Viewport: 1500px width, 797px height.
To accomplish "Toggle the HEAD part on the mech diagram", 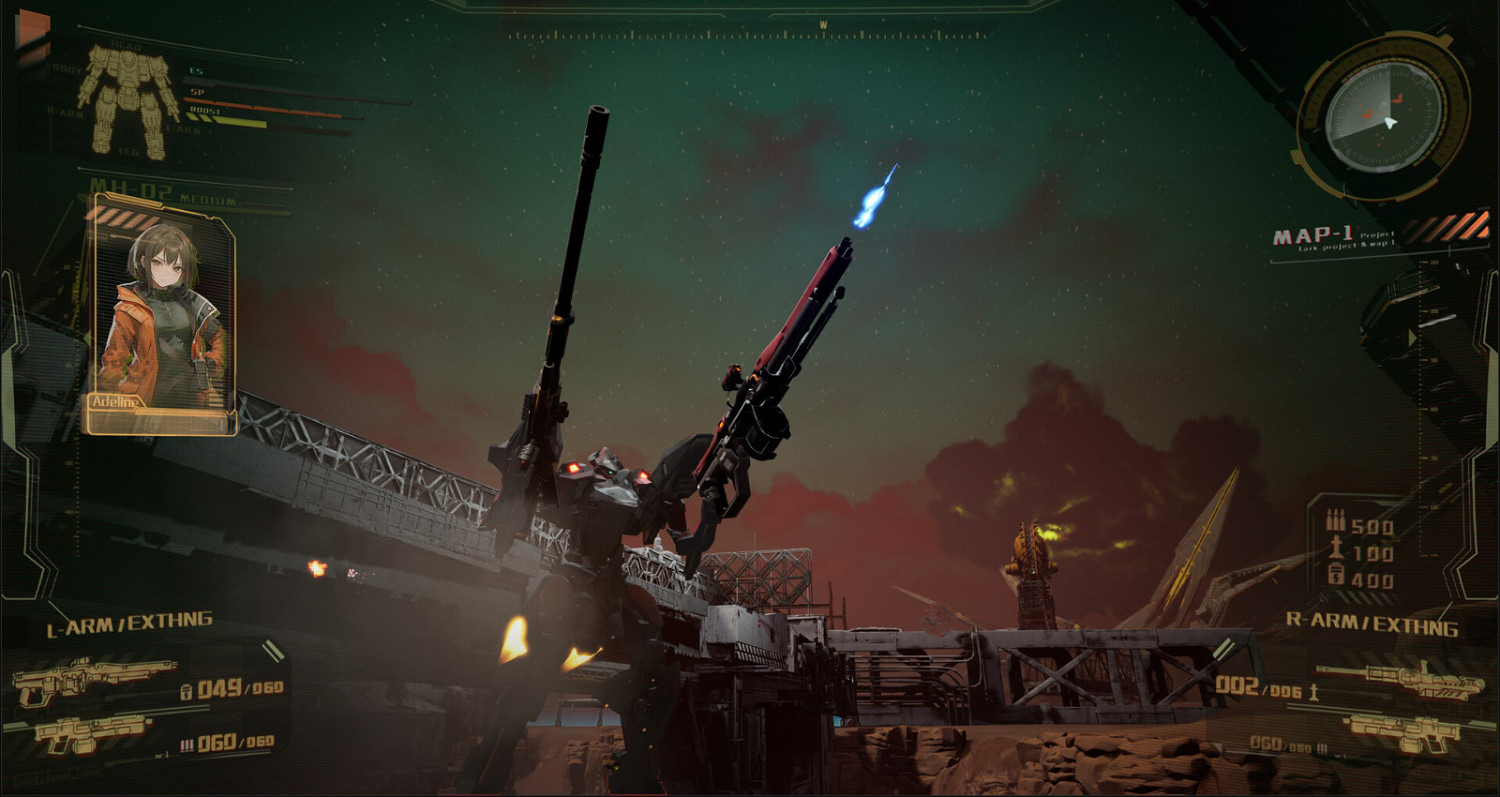I will [x=126, y=44].
